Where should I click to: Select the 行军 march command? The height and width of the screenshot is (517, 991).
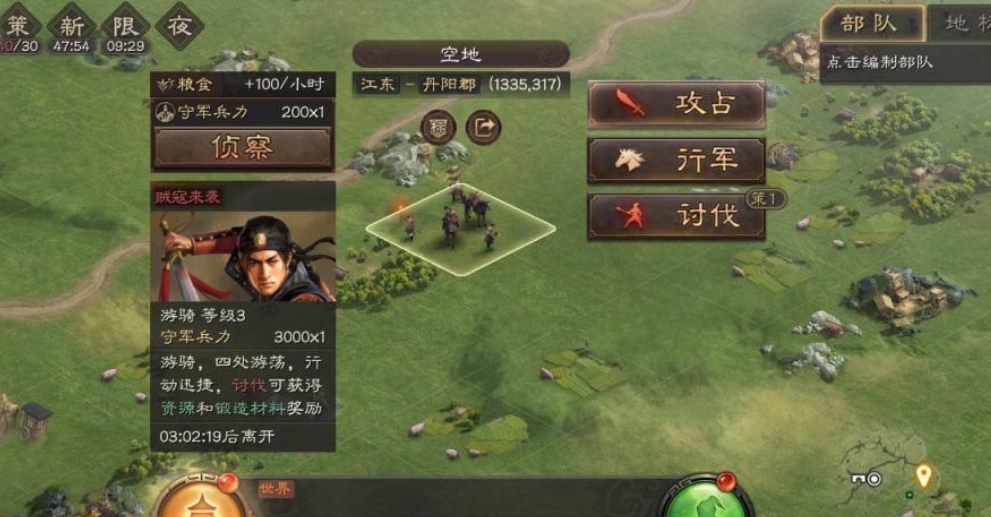pos(676,160)
